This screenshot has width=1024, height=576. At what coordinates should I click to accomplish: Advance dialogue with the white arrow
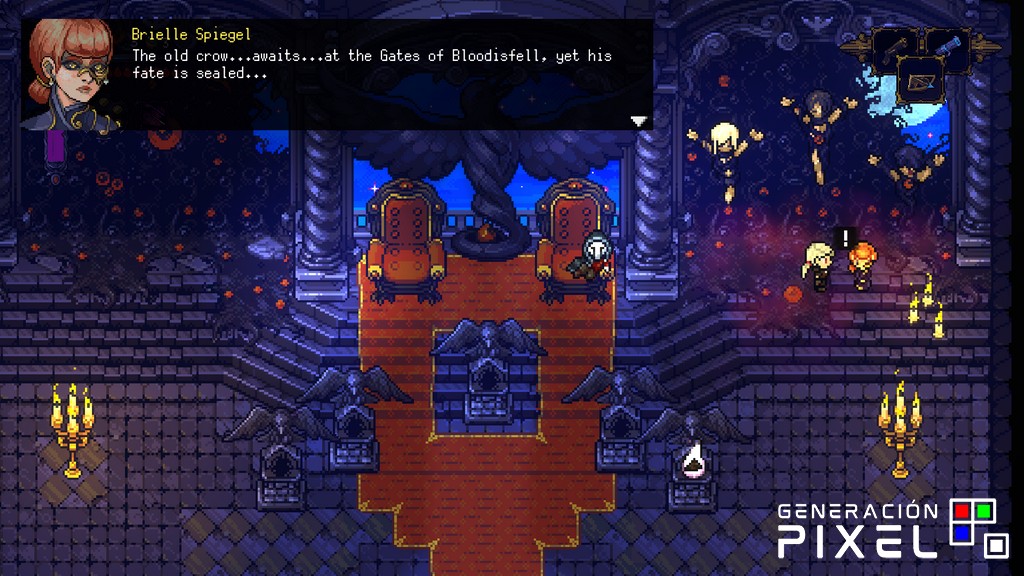point(639,121)
